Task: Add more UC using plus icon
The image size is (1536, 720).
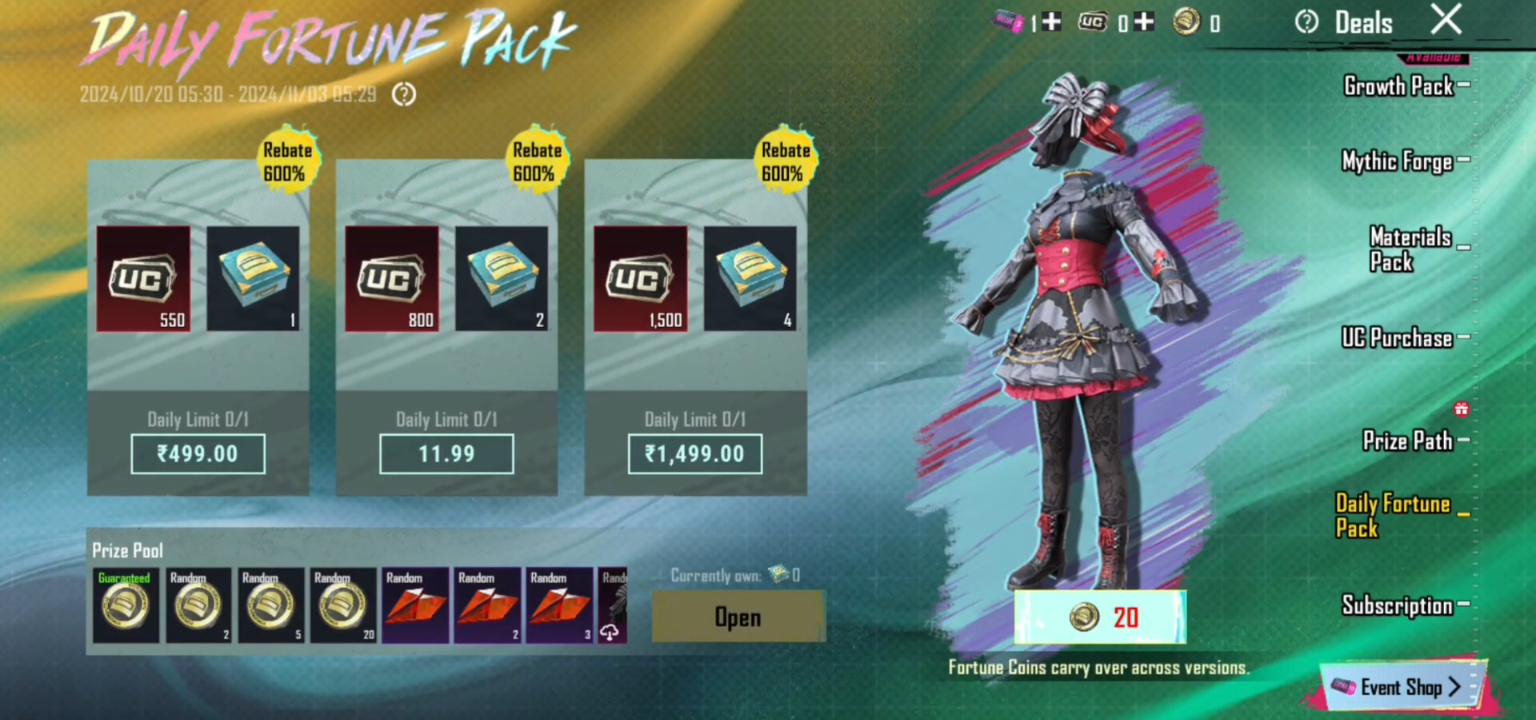Action: 1143,22
